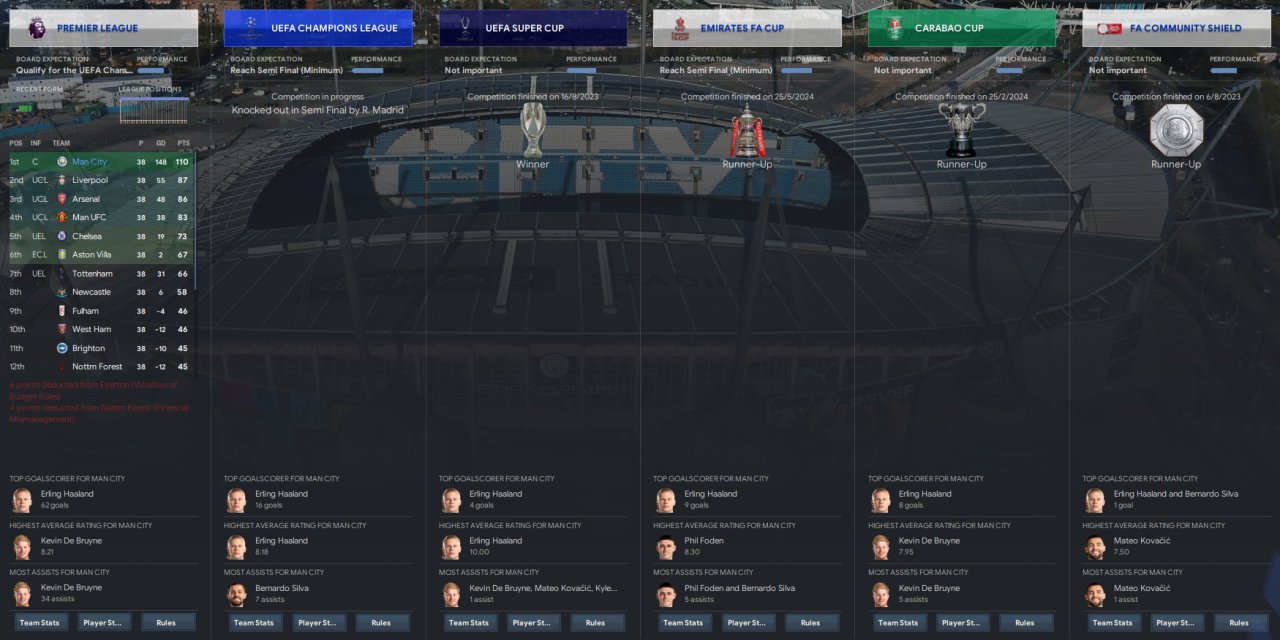Show Rules for the Emirates FA Cup
The height and width of the screenshot is (640, 1280).
(x=810, y=622)
